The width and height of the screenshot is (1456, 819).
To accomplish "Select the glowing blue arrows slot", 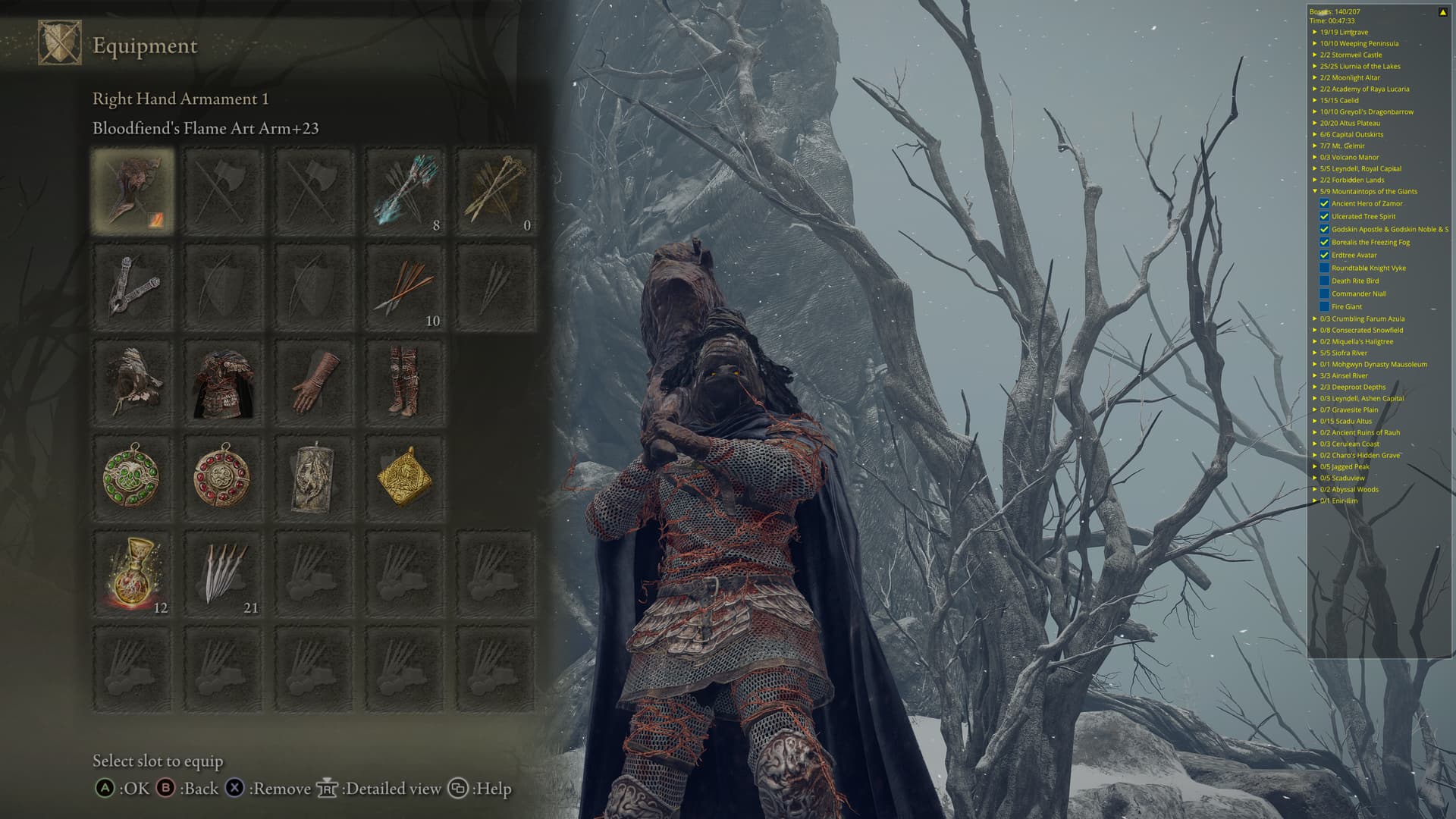I will pyautogui.click(x=405, y=190).
